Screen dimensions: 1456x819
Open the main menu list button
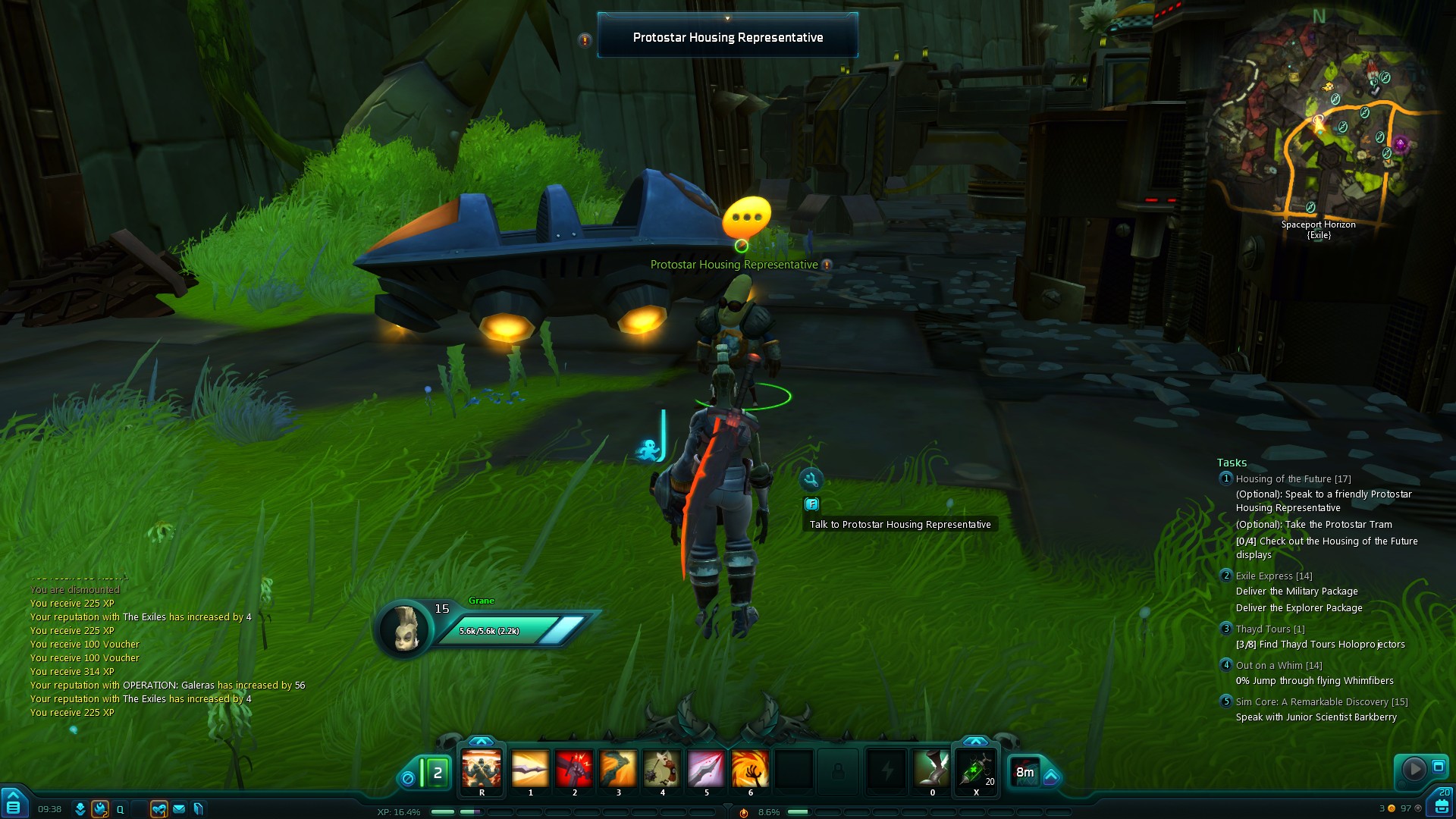13,807
